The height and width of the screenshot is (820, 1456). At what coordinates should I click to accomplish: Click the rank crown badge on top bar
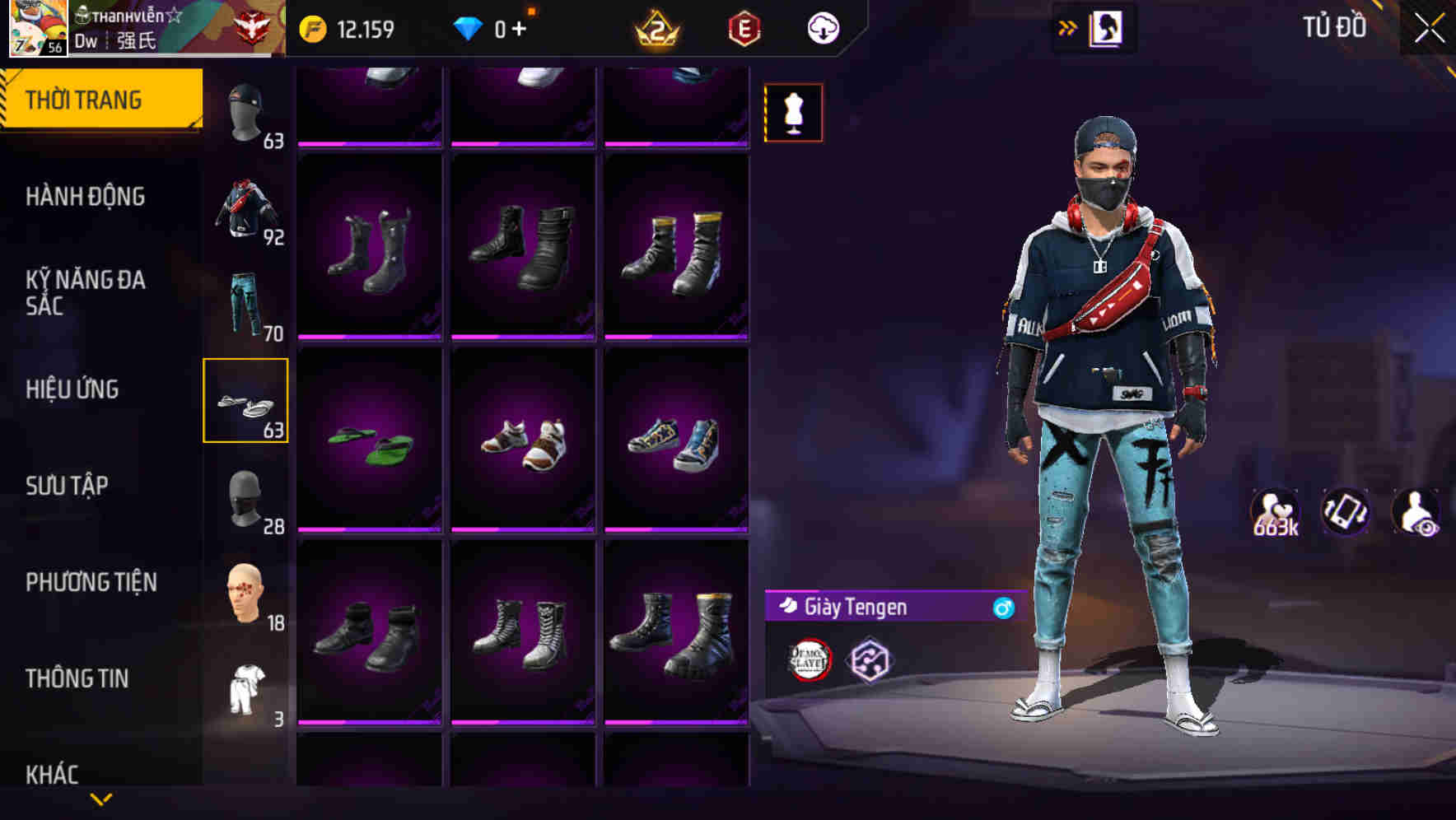(x=655, y=27)
